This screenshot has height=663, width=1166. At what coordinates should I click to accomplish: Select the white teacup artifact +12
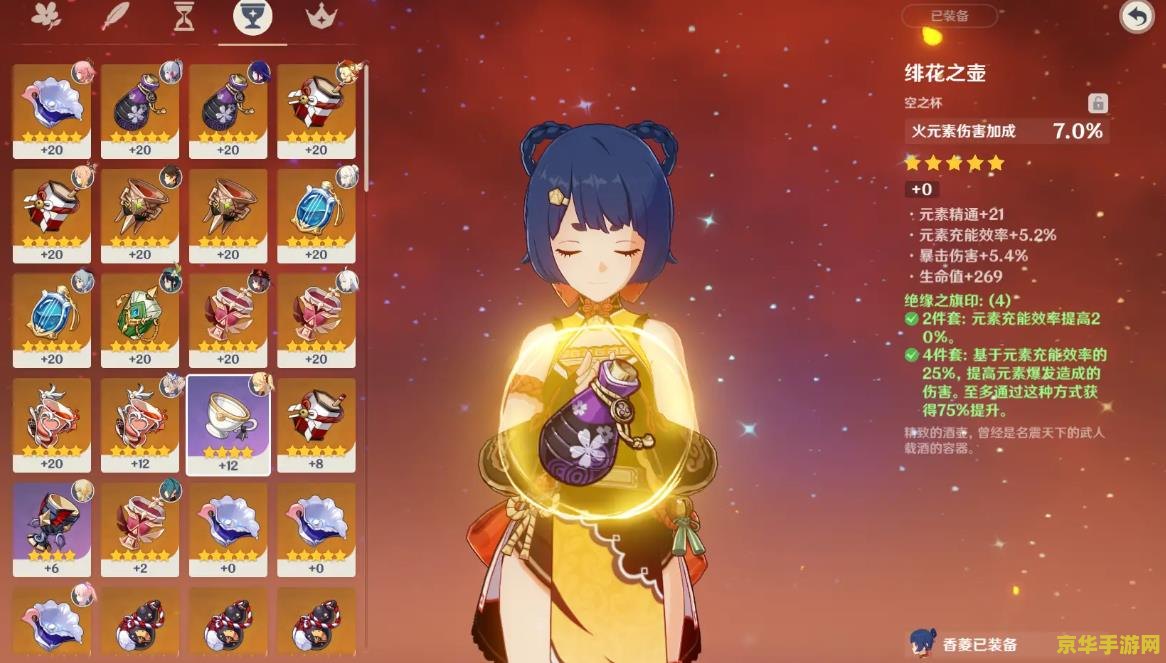click(229, 422)
